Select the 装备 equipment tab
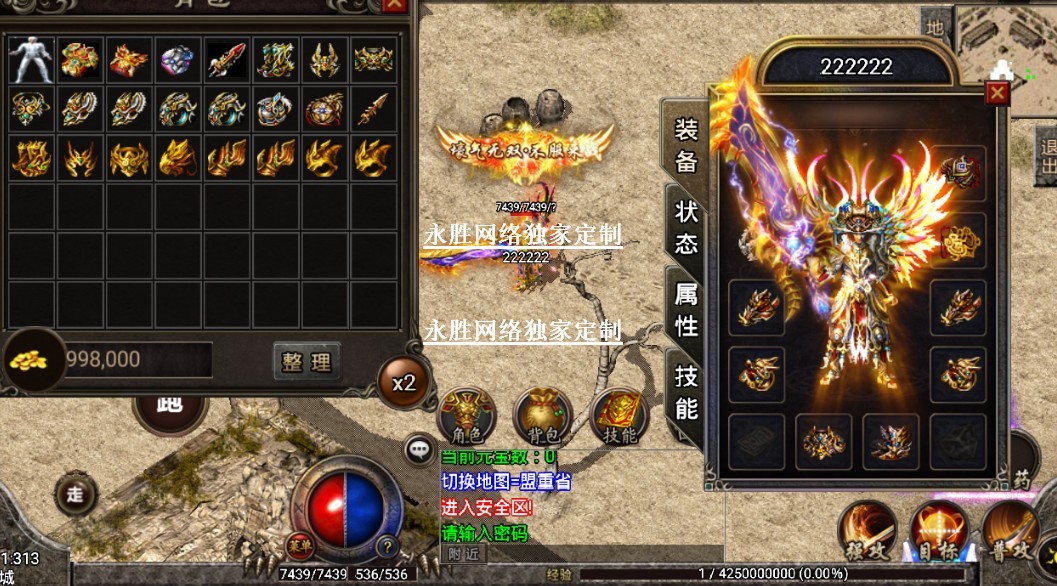Image resolution: width=1057 pixels, height=586 pixels. click(686, 145)
